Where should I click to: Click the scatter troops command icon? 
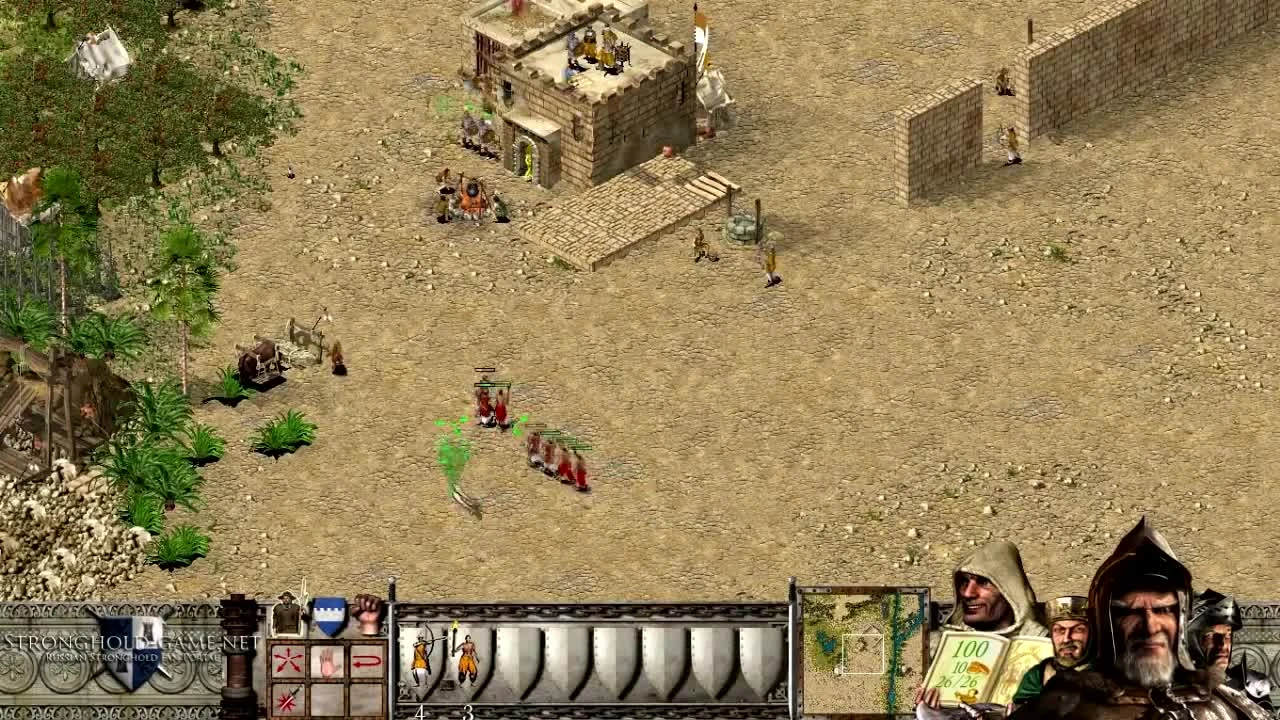coord(288,660)
